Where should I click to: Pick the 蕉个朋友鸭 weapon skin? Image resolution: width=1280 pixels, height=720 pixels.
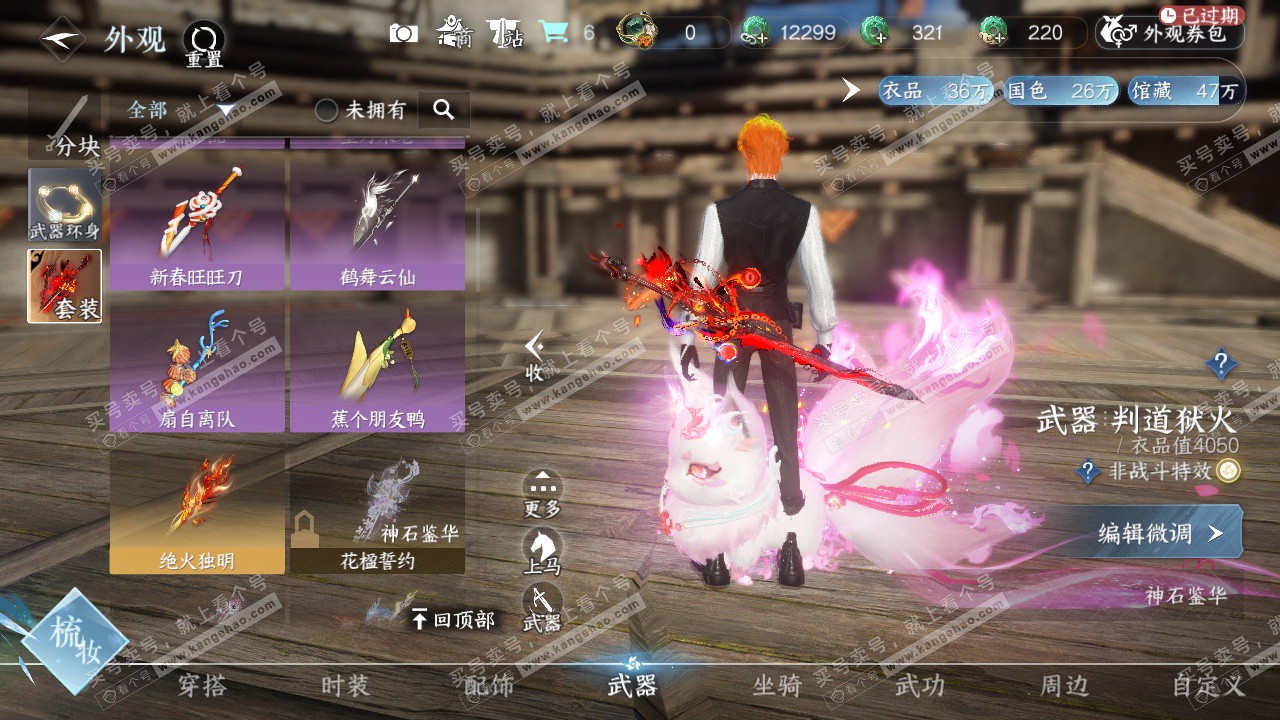377,368
